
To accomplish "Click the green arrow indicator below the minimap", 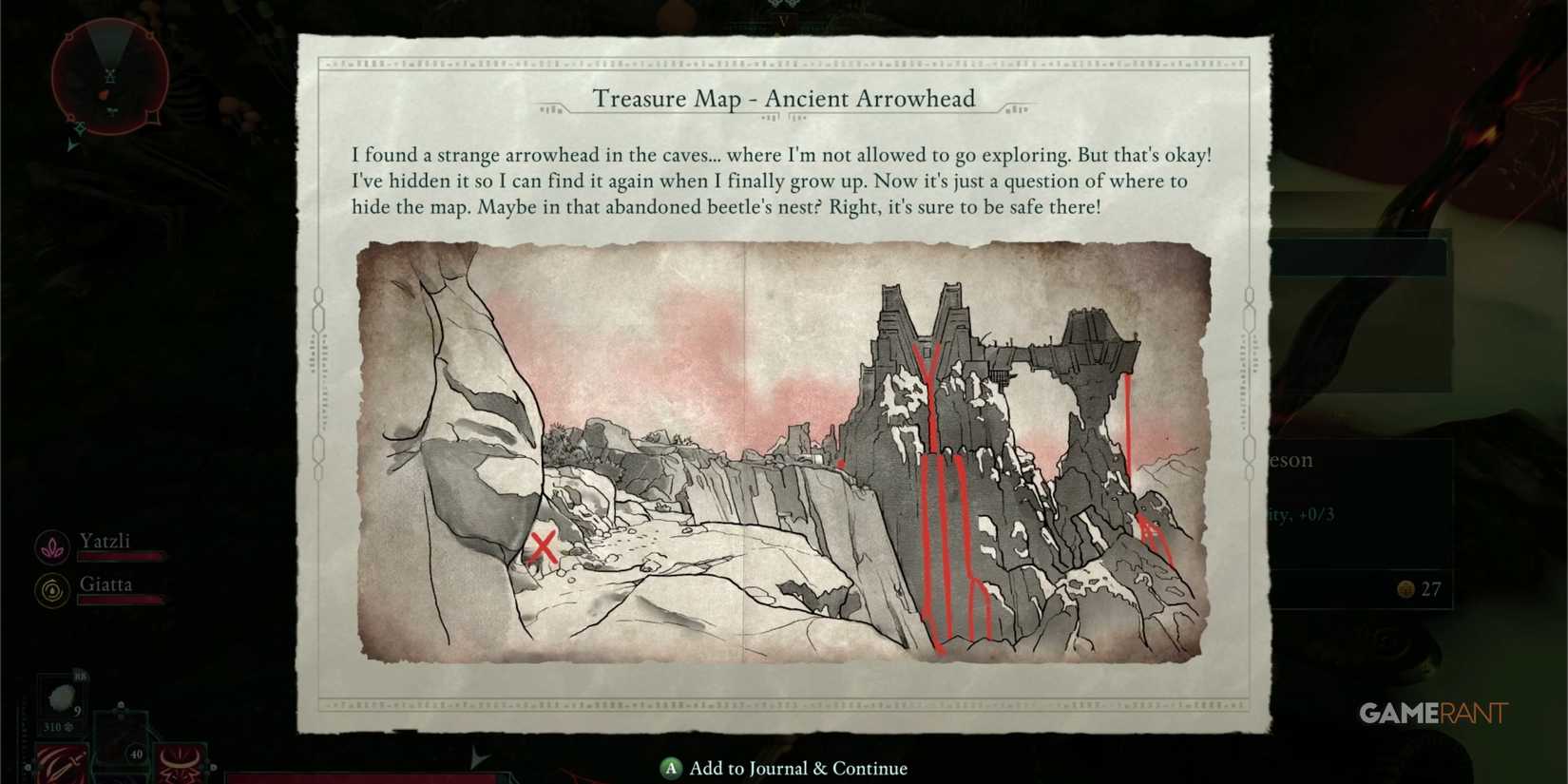I will tap(73, 143).
